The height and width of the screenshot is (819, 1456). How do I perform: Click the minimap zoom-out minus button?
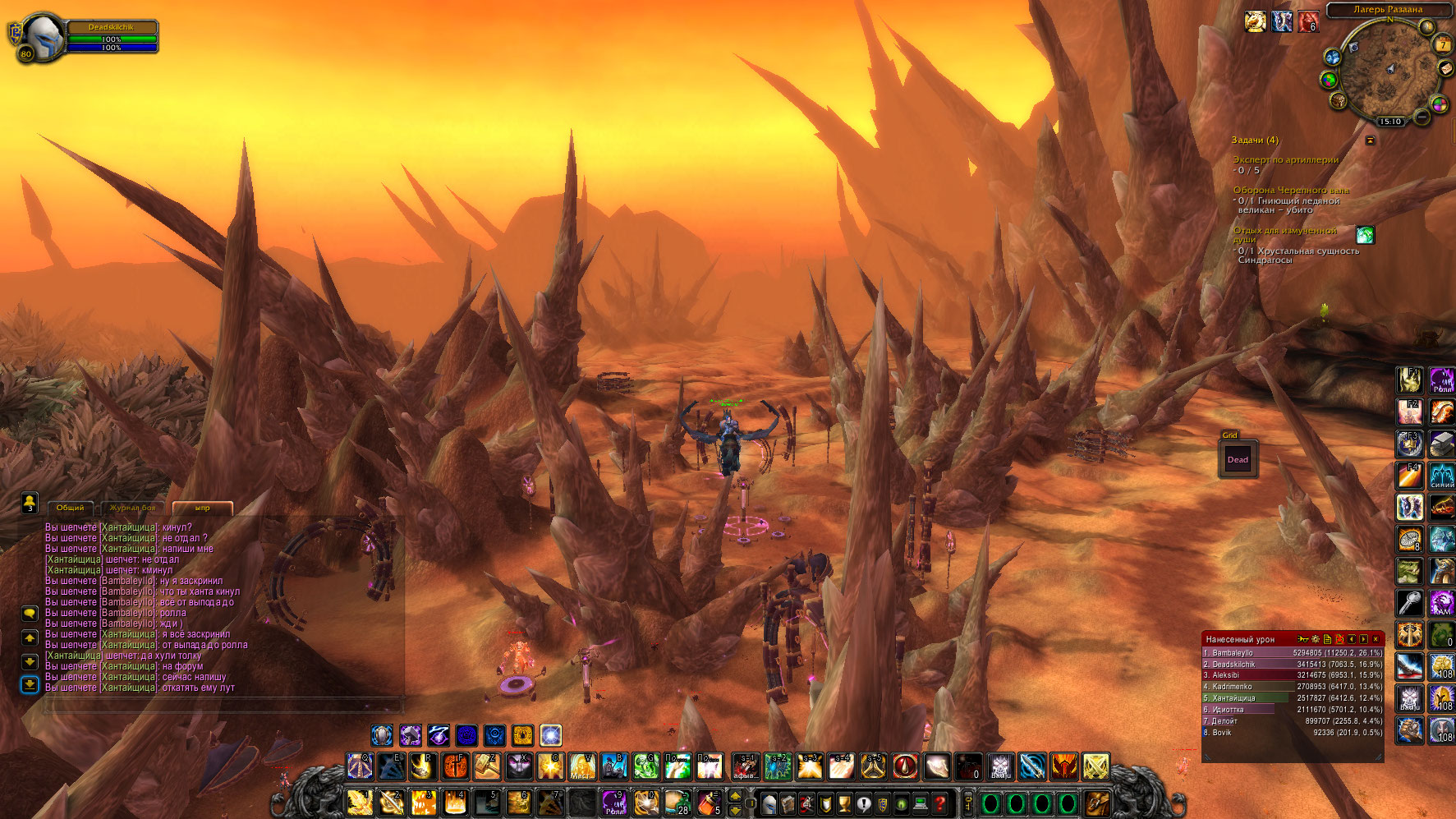(x=1422, y=117)
